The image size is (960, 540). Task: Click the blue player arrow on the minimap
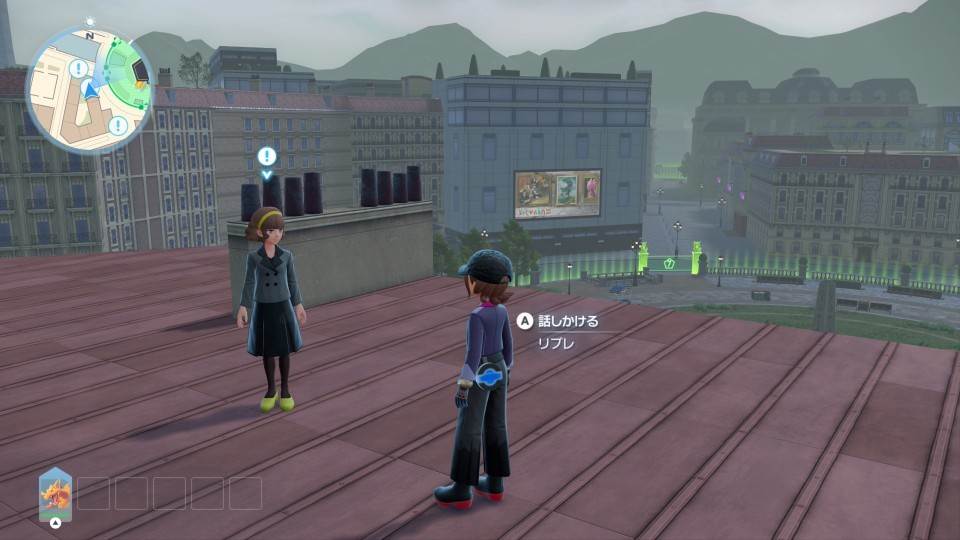[x=91, y=92]
